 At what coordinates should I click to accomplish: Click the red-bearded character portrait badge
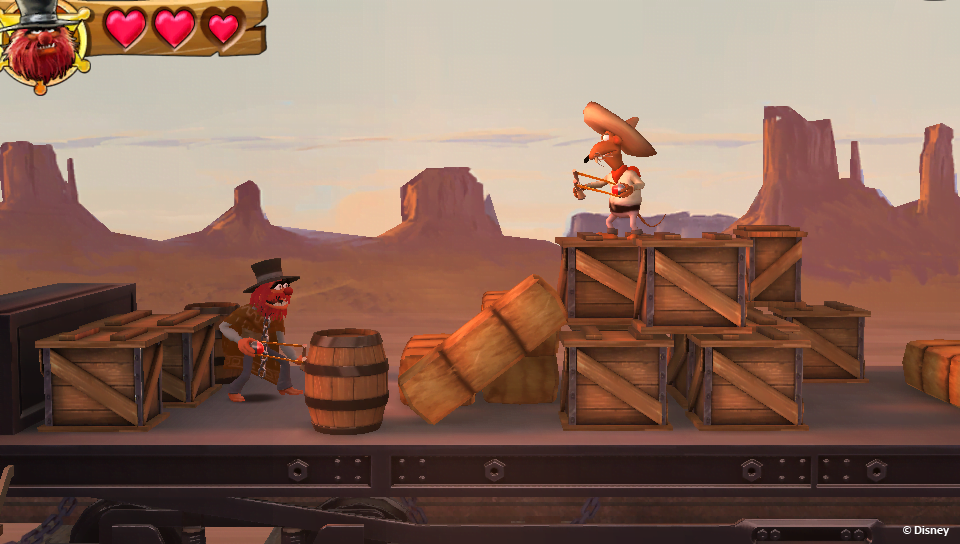[x=42, y=46]
